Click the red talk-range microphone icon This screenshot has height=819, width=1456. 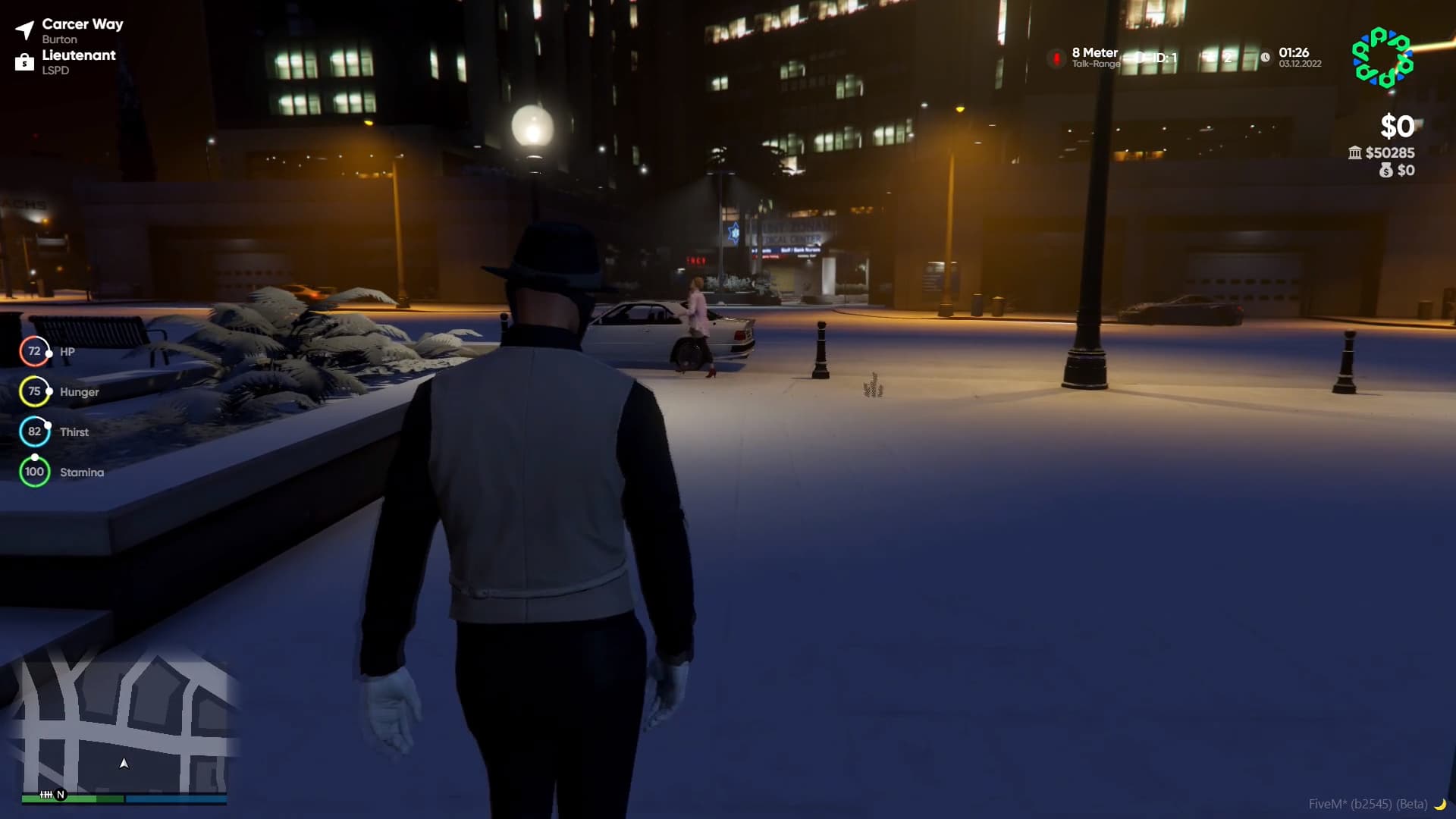1057,58
